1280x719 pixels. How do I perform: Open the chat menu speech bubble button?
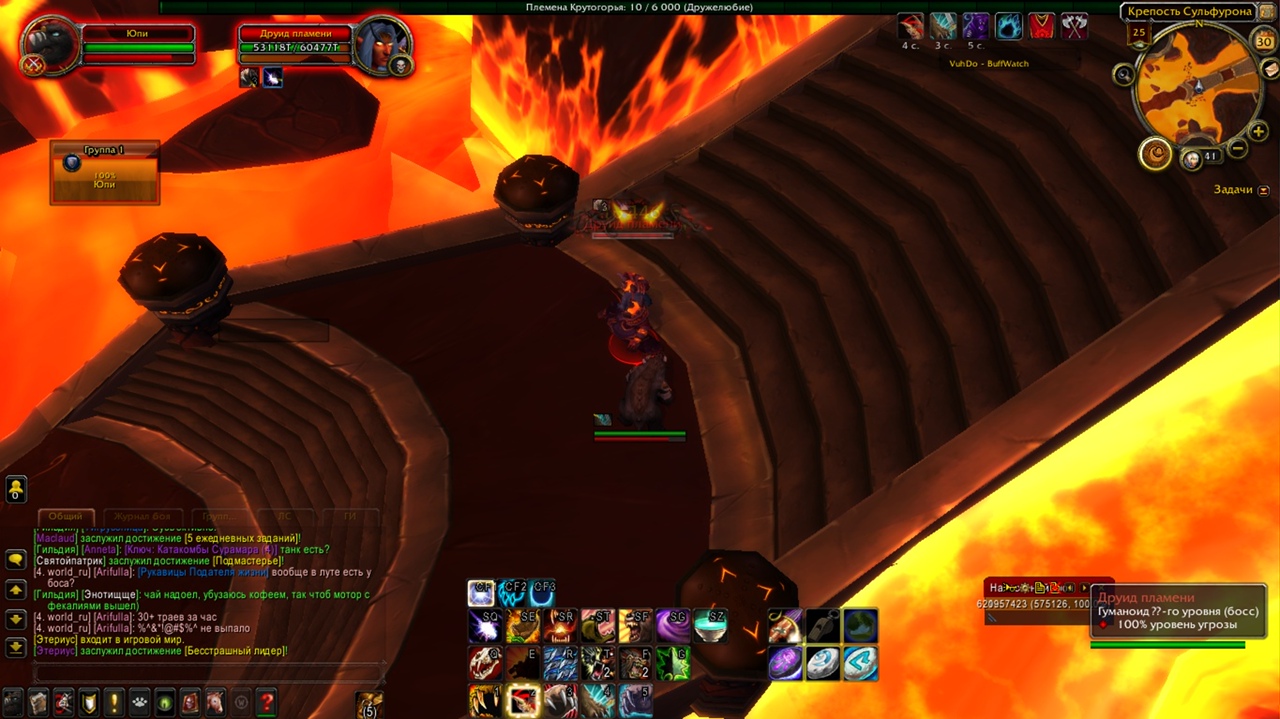pos(16,560)
